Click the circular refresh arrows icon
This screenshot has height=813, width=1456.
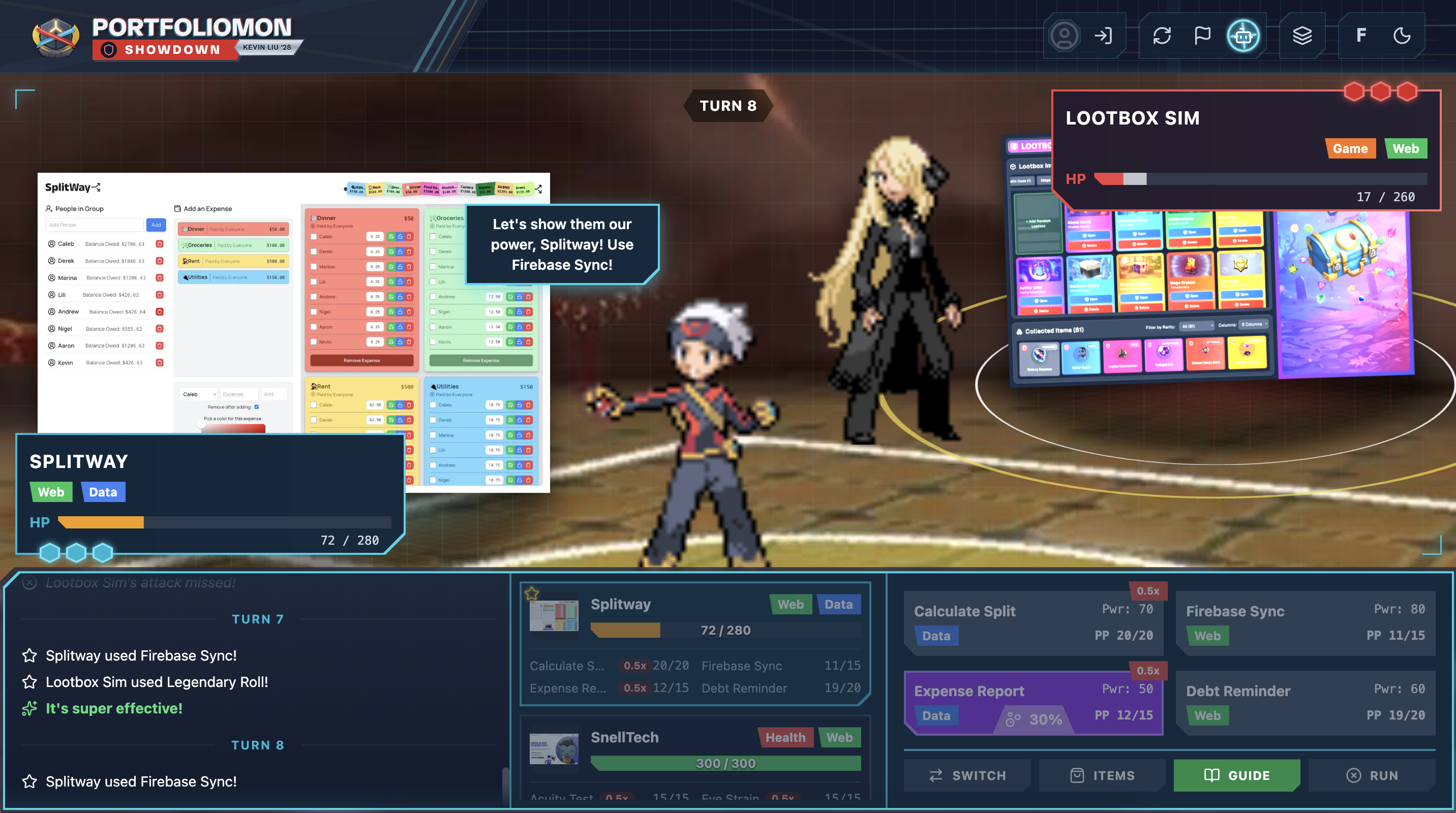click(1162, 36)
